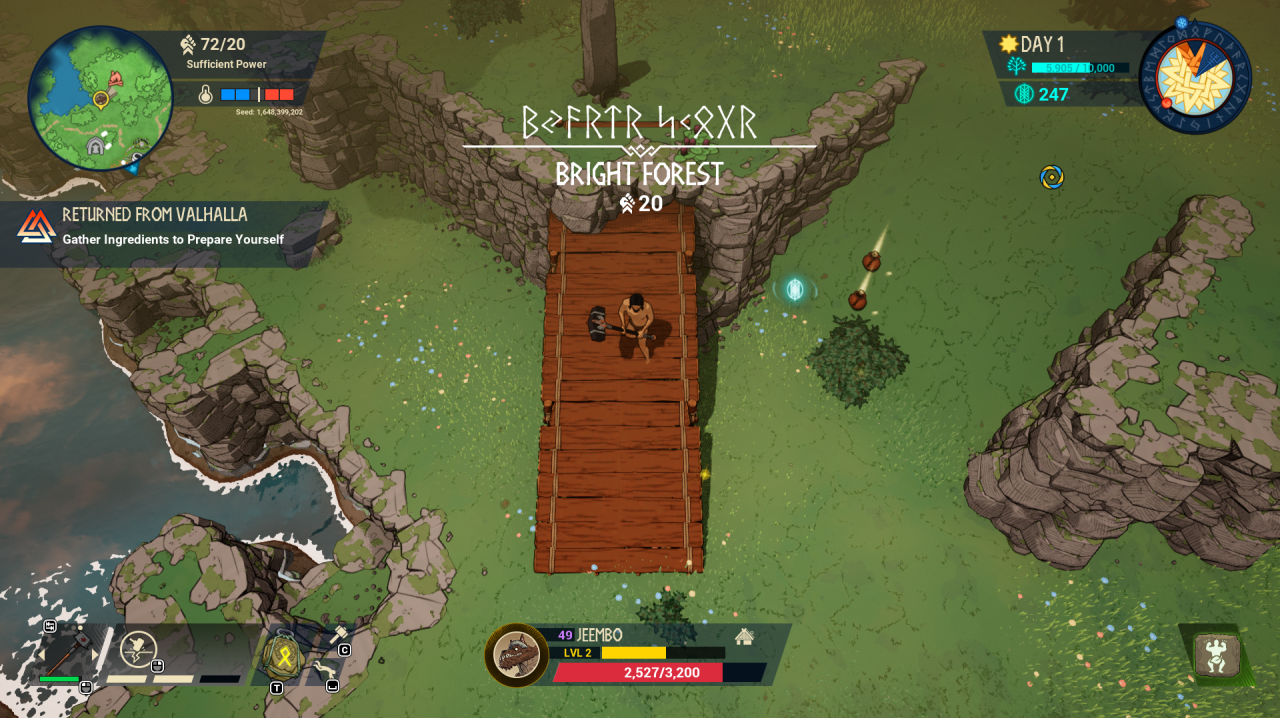Open the circular minimap
The width and height of the screenshot is (1280, 718).
pos(100,99)
